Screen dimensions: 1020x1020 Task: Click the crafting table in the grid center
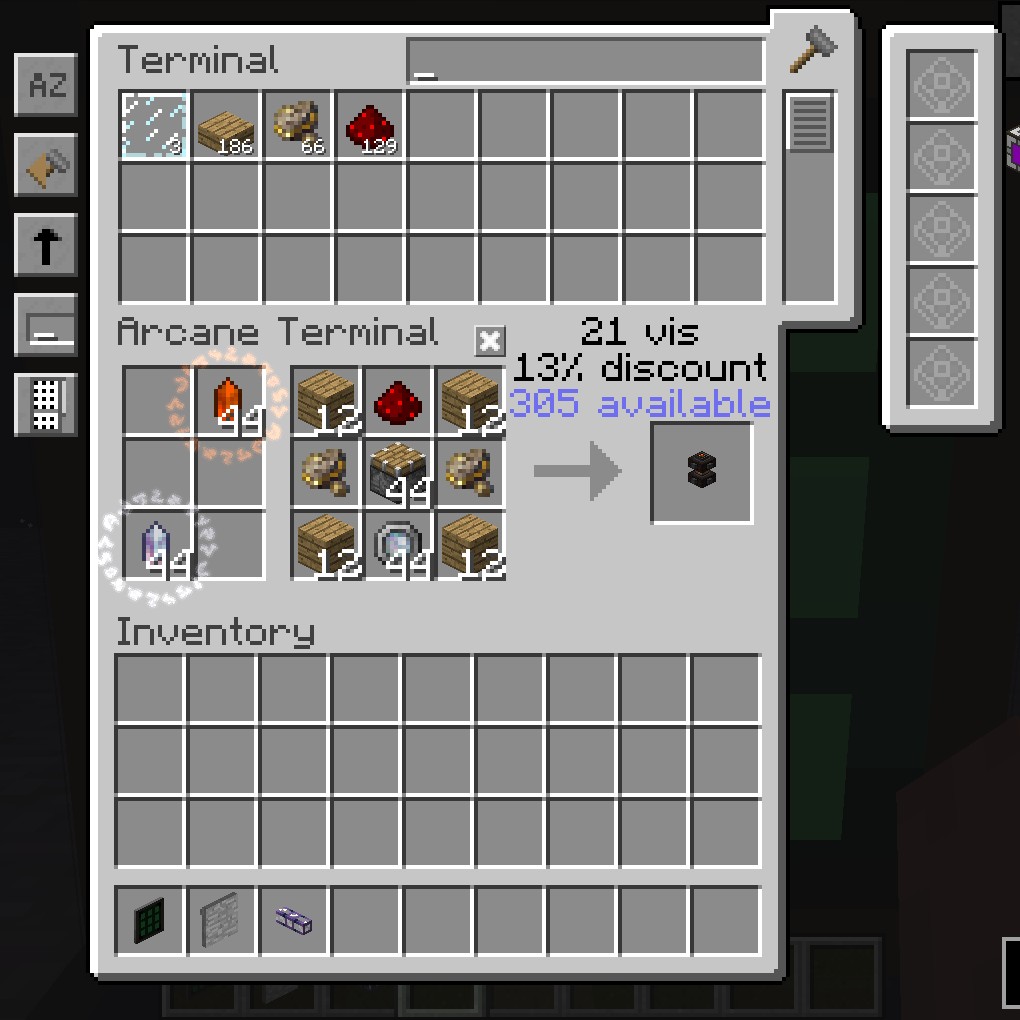pyautogui.click(x=398, y=474)
